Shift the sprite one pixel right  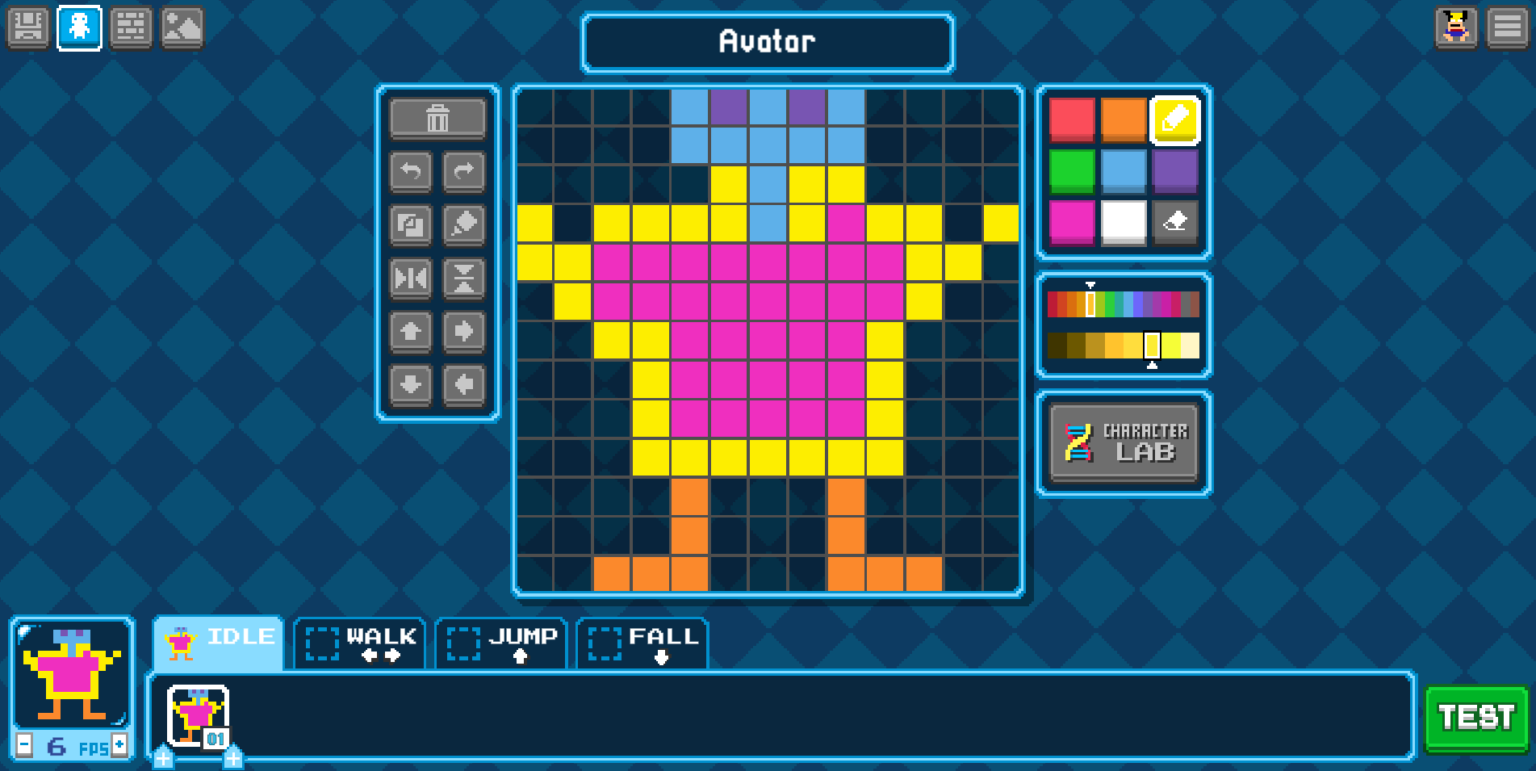(462, 332)
